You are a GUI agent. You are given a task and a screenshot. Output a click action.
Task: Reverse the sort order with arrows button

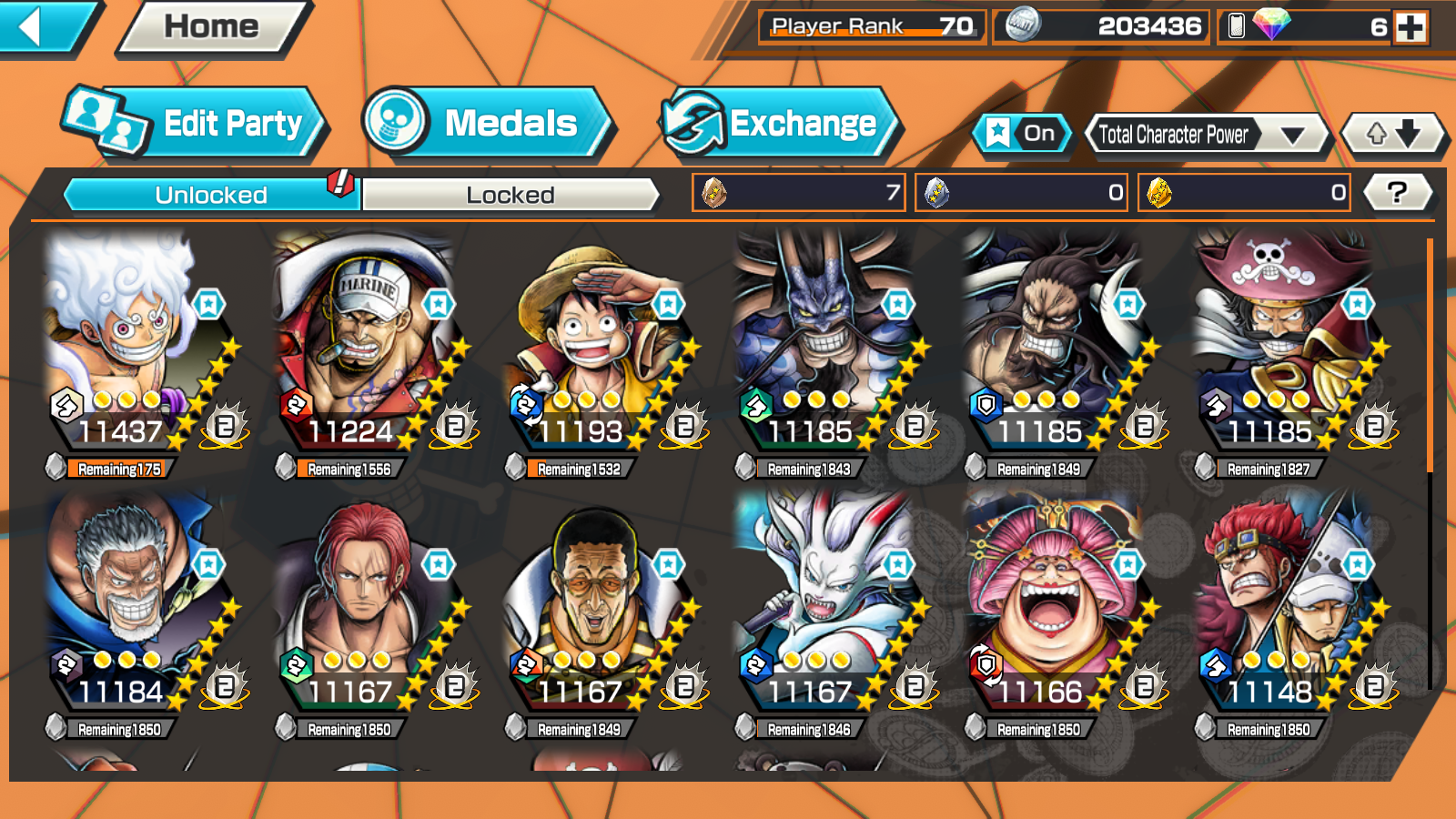point(1393,135)
